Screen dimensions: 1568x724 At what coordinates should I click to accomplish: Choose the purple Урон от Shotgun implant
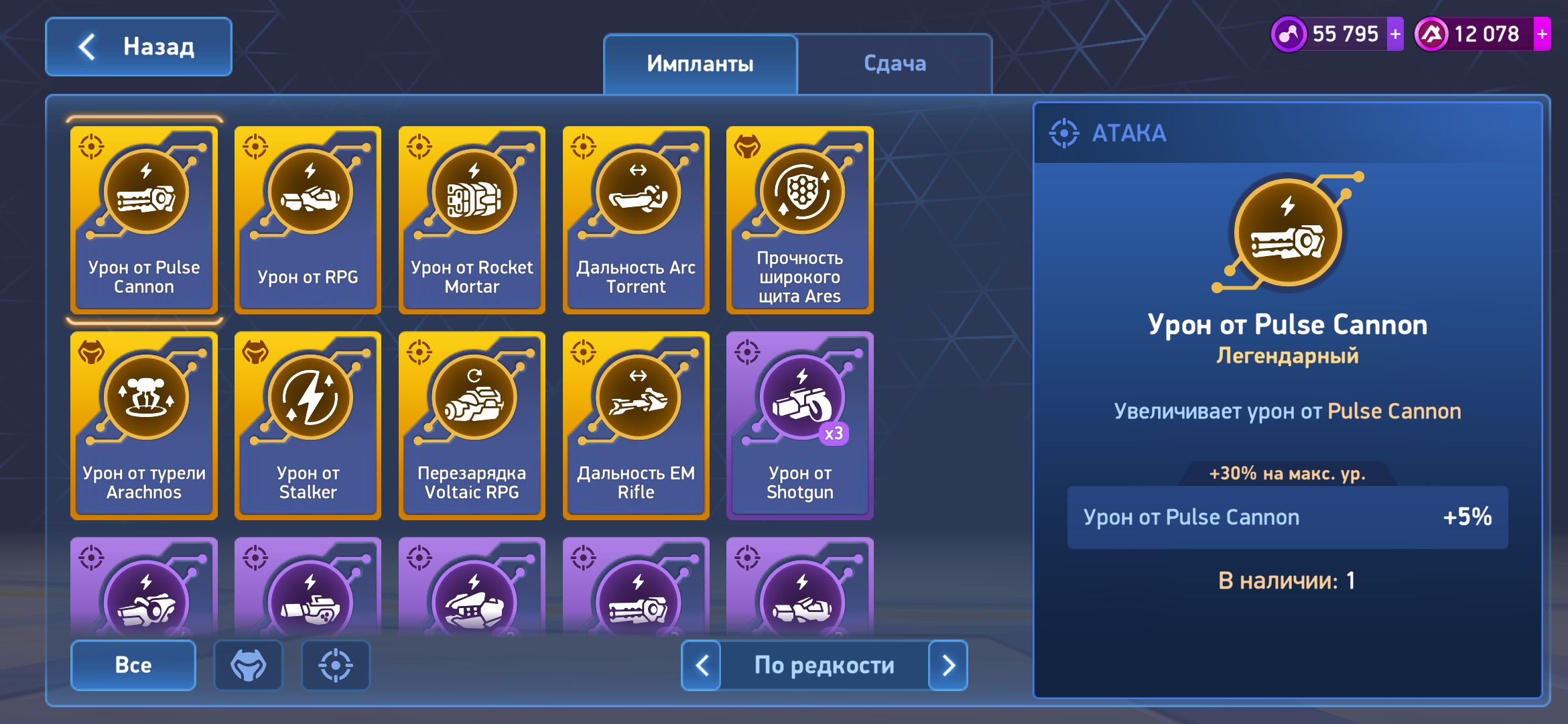[799, 426]
